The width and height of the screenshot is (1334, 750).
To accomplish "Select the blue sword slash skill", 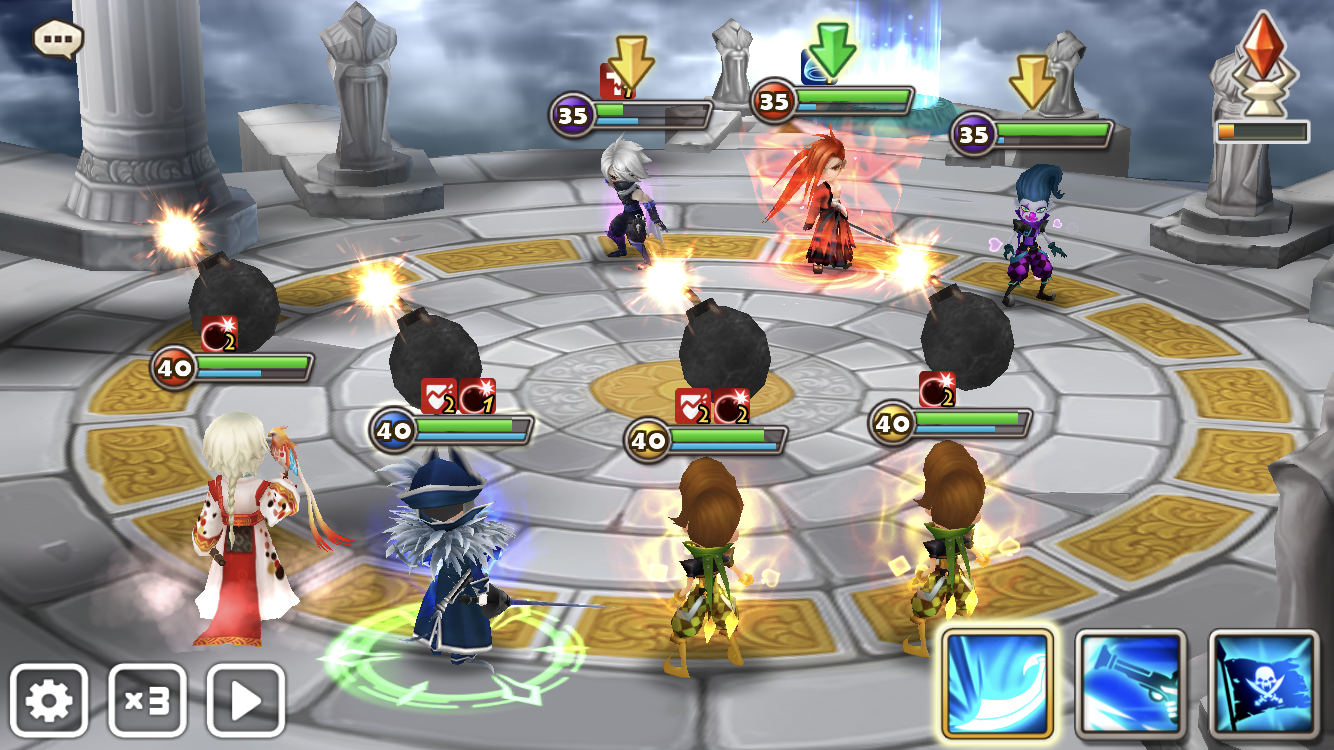I will [x=997, y=684].
